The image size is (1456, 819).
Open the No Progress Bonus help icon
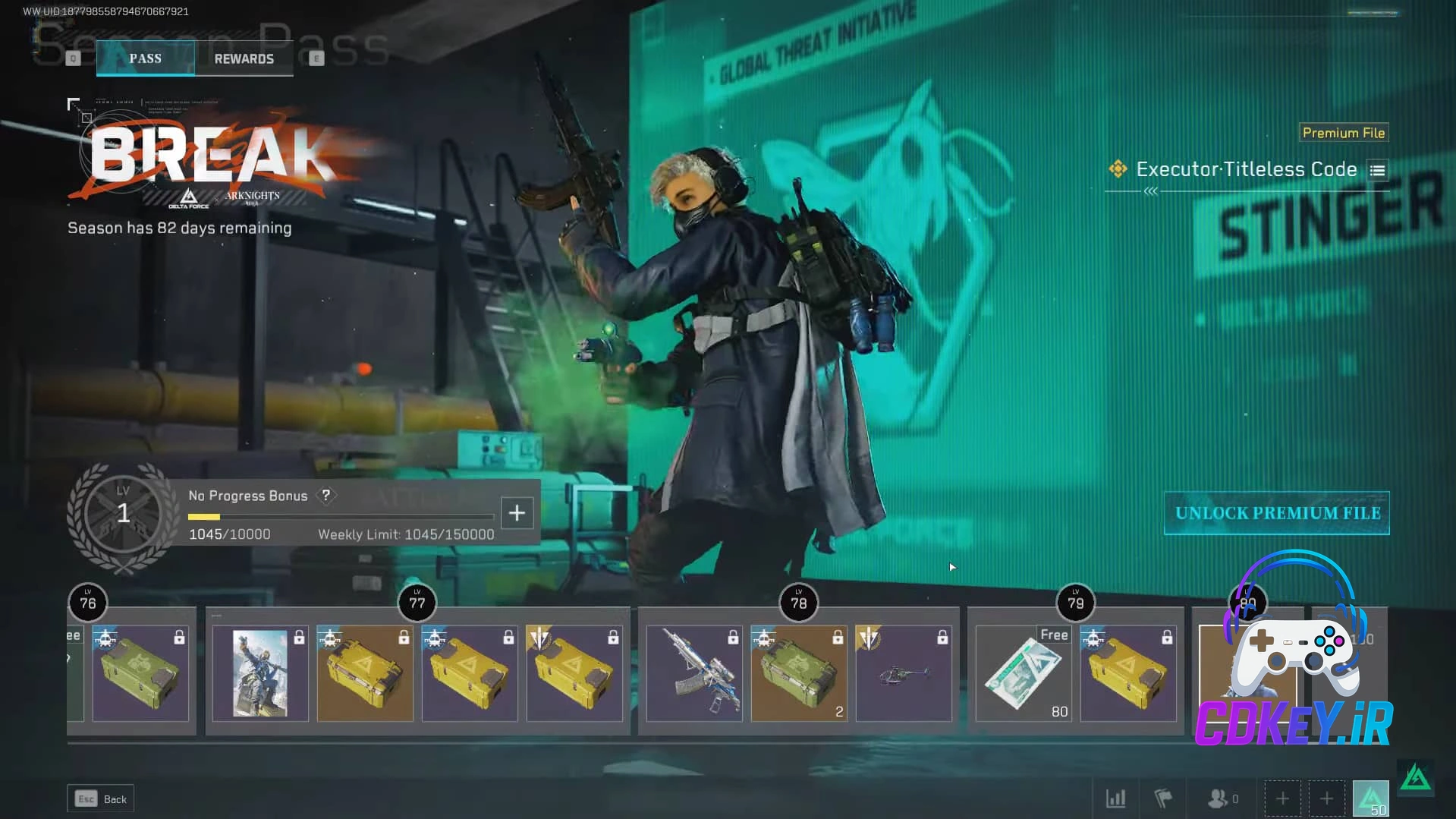coord(326,496)
